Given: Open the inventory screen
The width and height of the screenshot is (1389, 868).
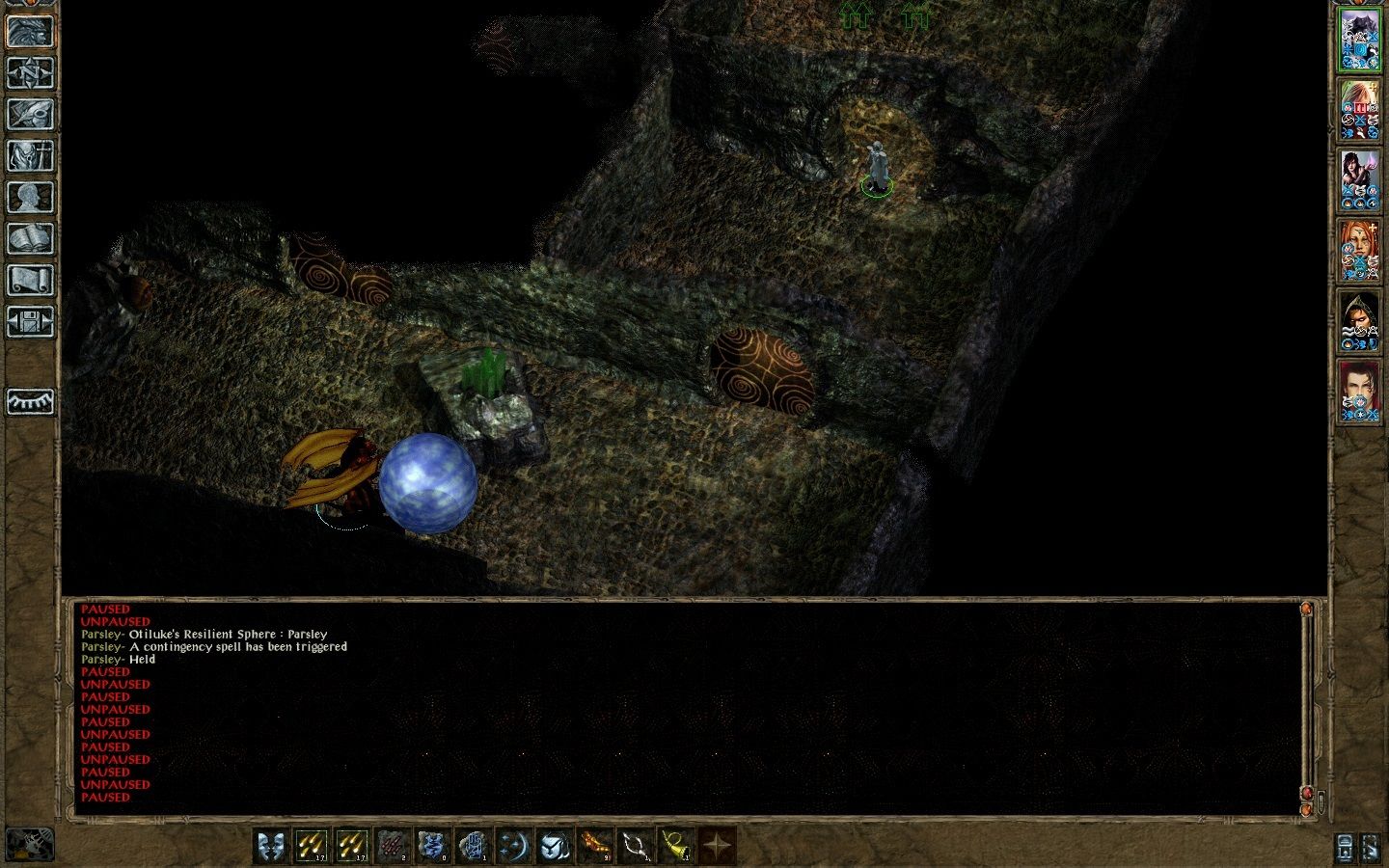Looking at the screenshot, I should click(30, 156).
